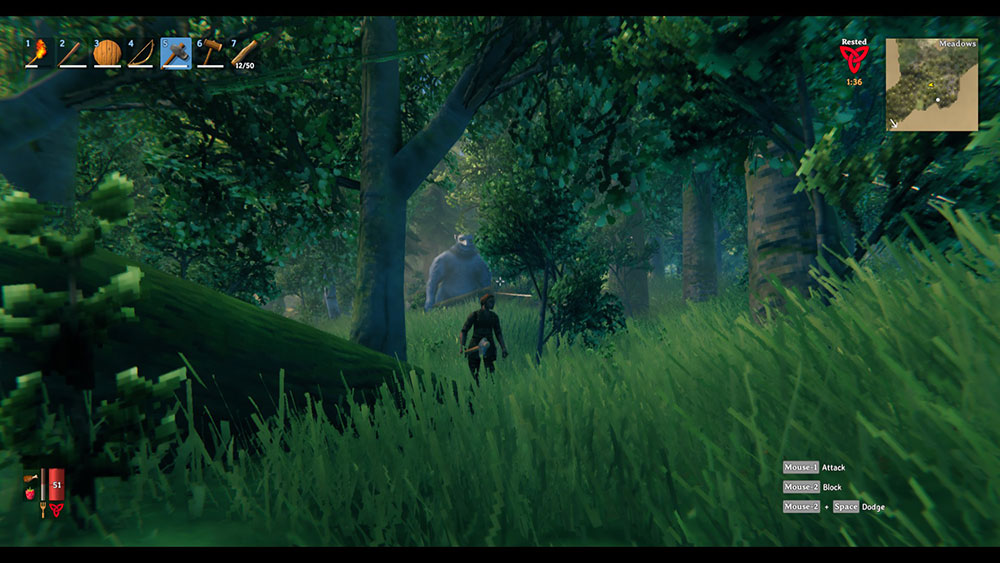Equip the wooden hammer from the hotbar
Viewport: 1000px width, 563px height.
point(210,52)
